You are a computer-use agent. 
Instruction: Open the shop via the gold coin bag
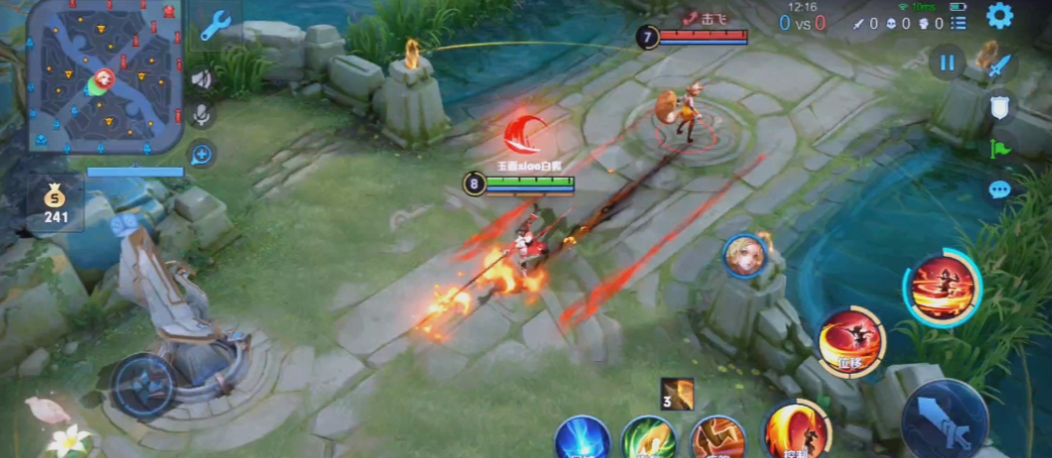pos(55,202)
